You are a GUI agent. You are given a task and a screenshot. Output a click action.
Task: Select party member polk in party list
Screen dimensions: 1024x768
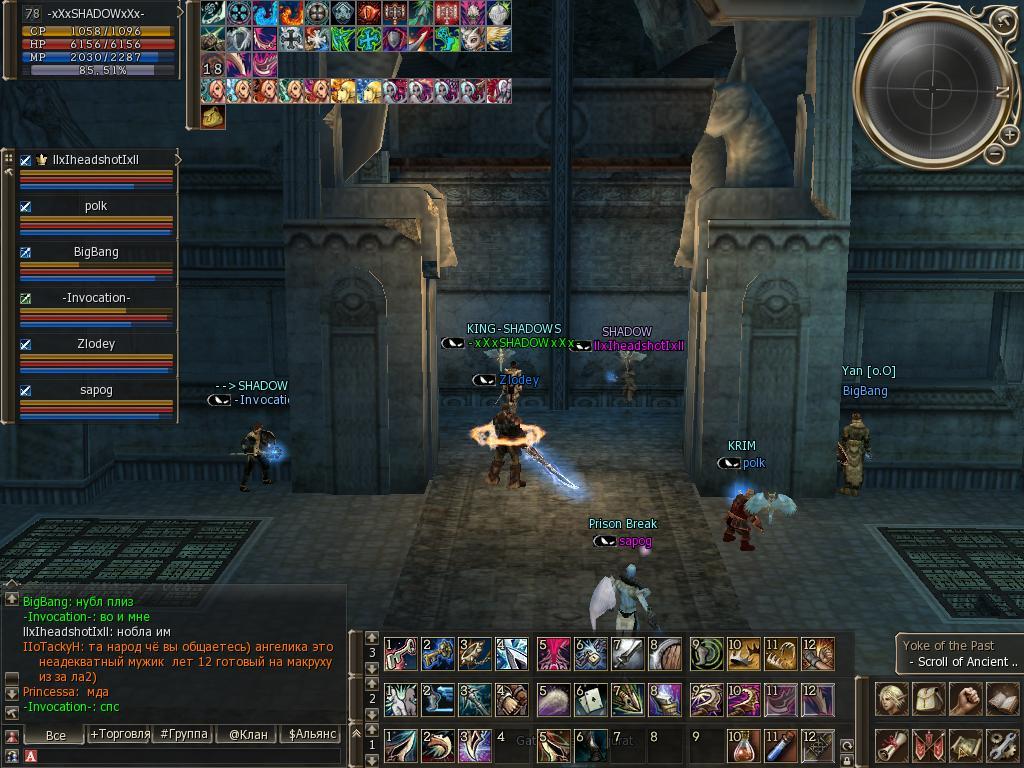tap(96, 206)
